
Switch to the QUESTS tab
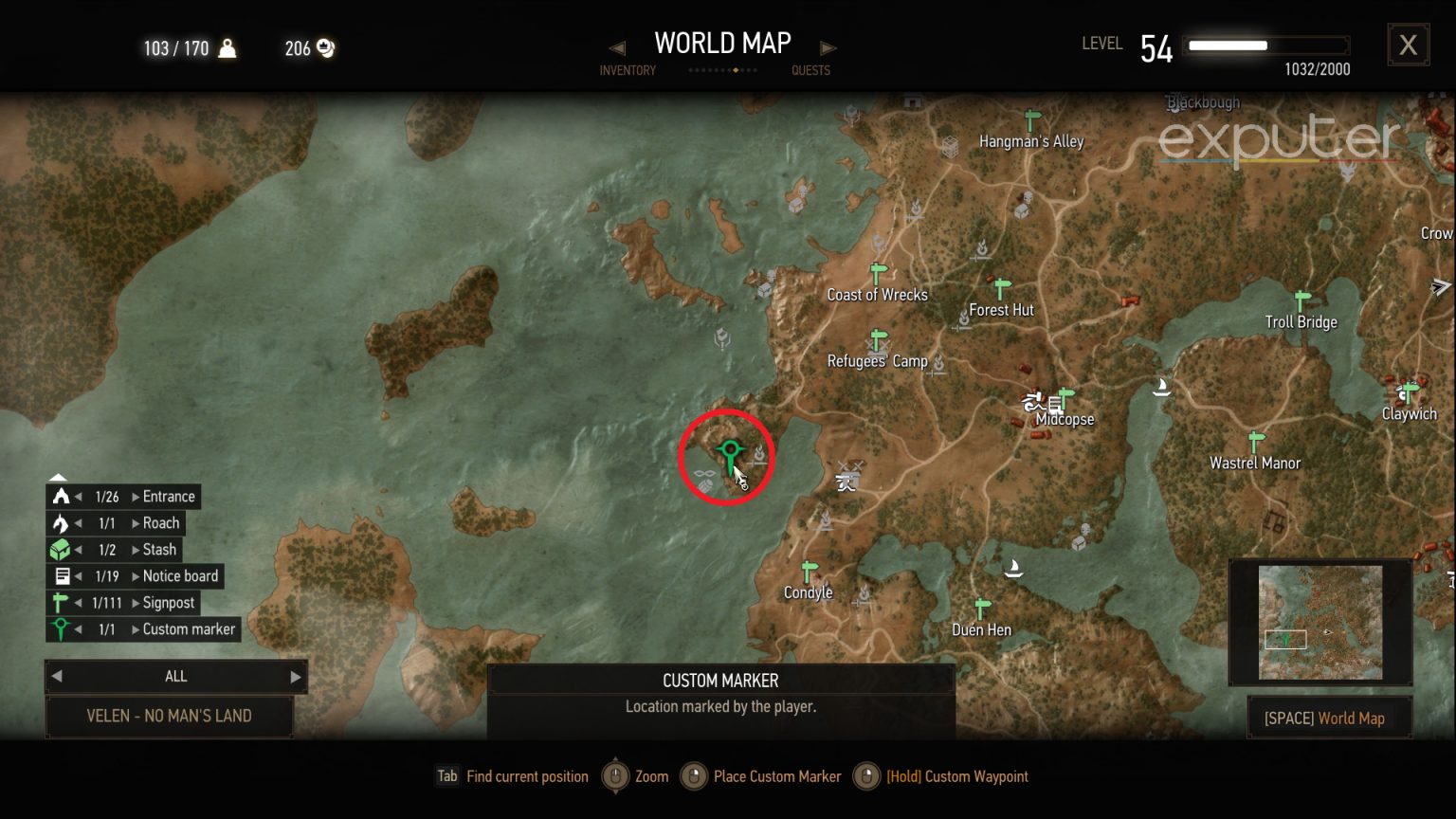coord(810,70)
